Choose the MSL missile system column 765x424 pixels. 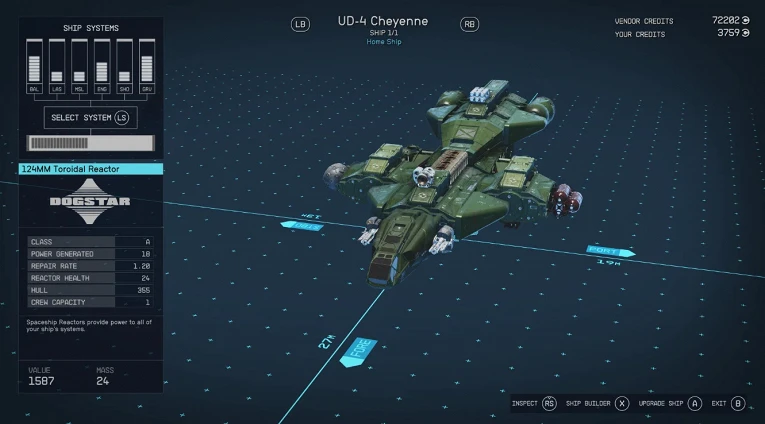click(79, 66)
